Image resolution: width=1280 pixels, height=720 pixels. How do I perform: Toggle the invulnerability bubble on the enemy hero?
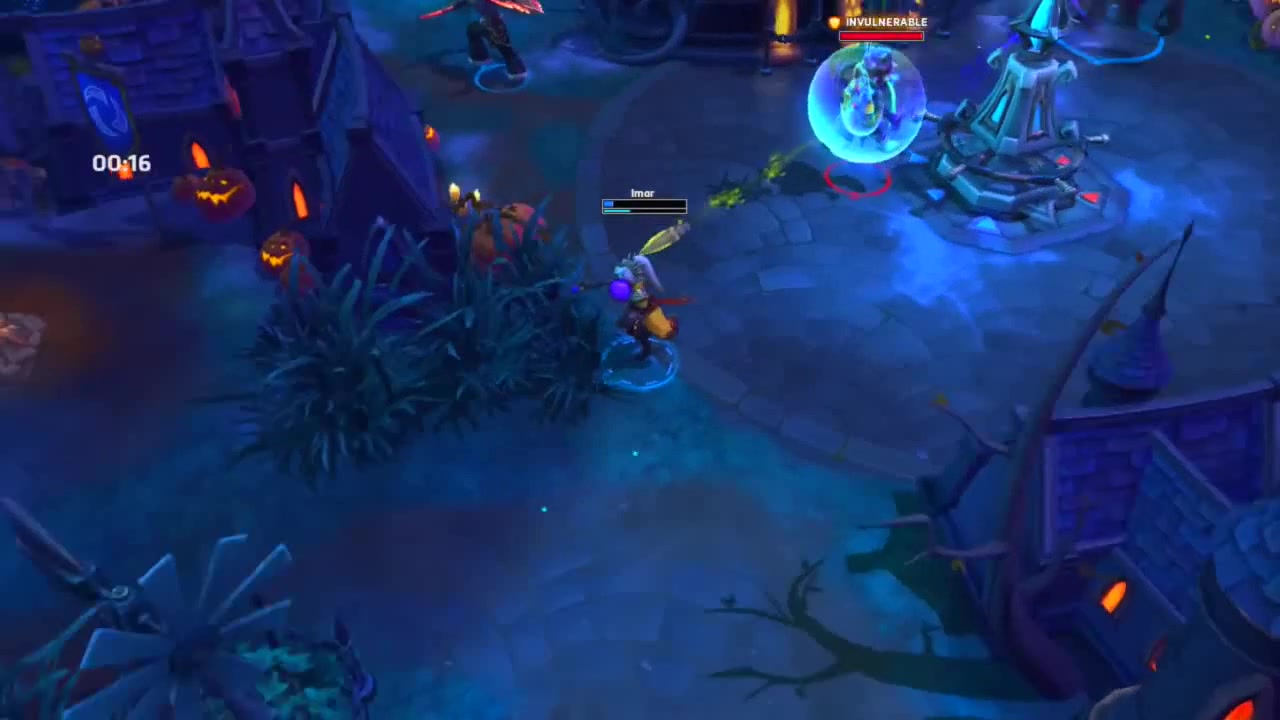point(865,105)
